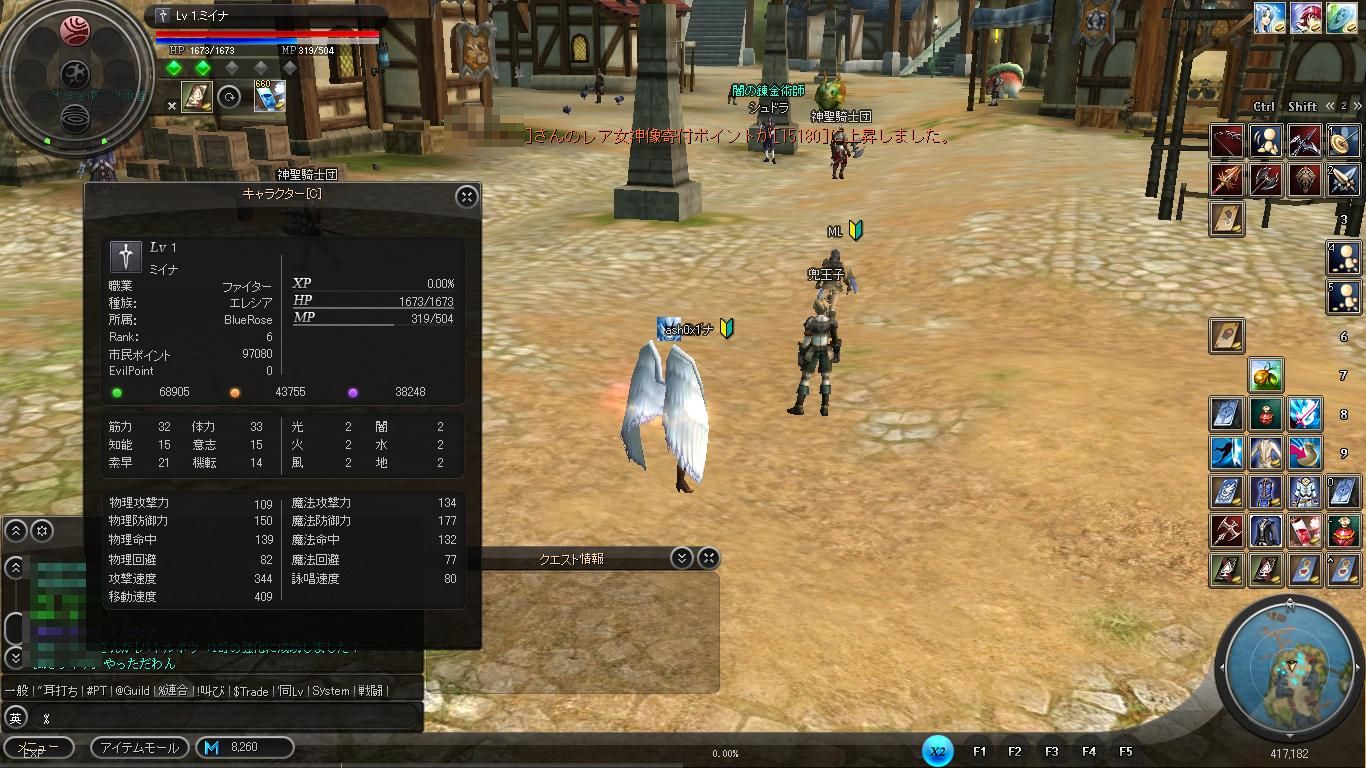Screen dimensions: 1366x768
Task: Toggle the 英 input language button
Action: 15,717
